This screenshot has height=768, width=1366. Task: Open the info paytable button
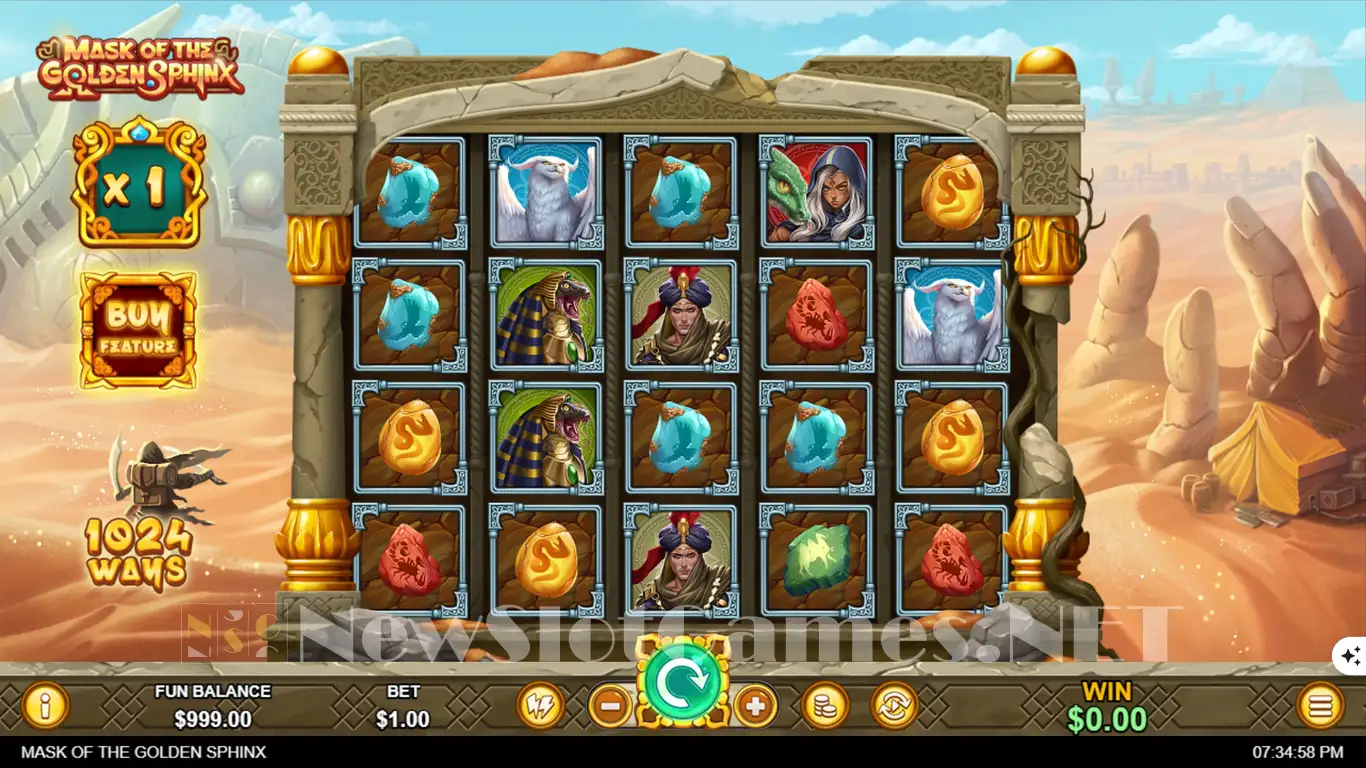(x=45, y=706)
